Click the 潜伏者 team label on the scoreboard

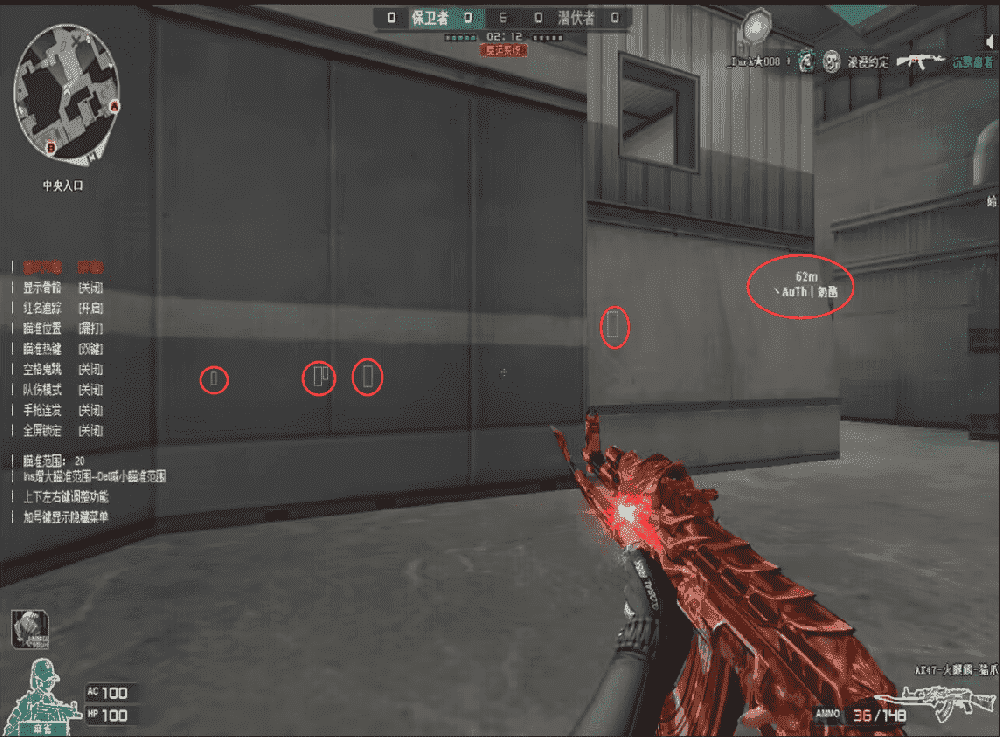pyautogui.click(x=579, y=17)
